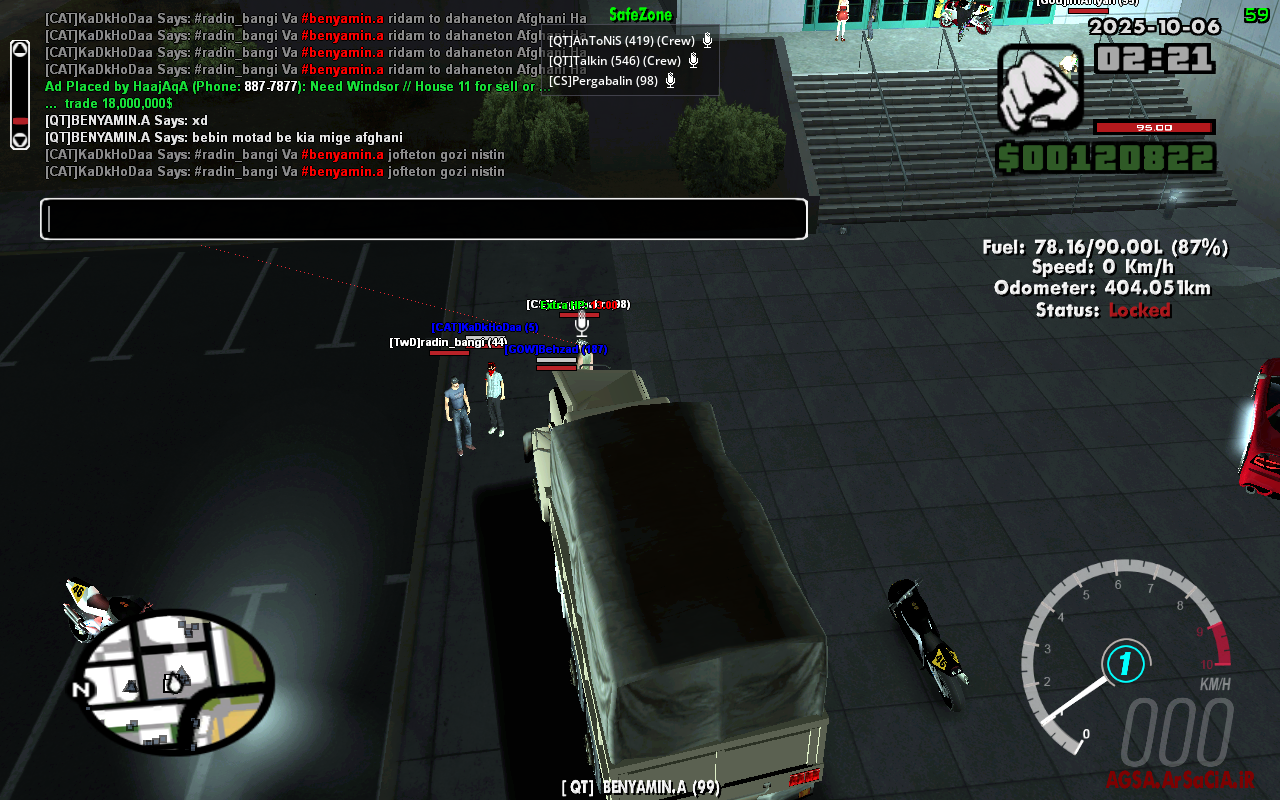
Task: Open the circular minimap
Action: pyautogui.click(x=174, y=682)
